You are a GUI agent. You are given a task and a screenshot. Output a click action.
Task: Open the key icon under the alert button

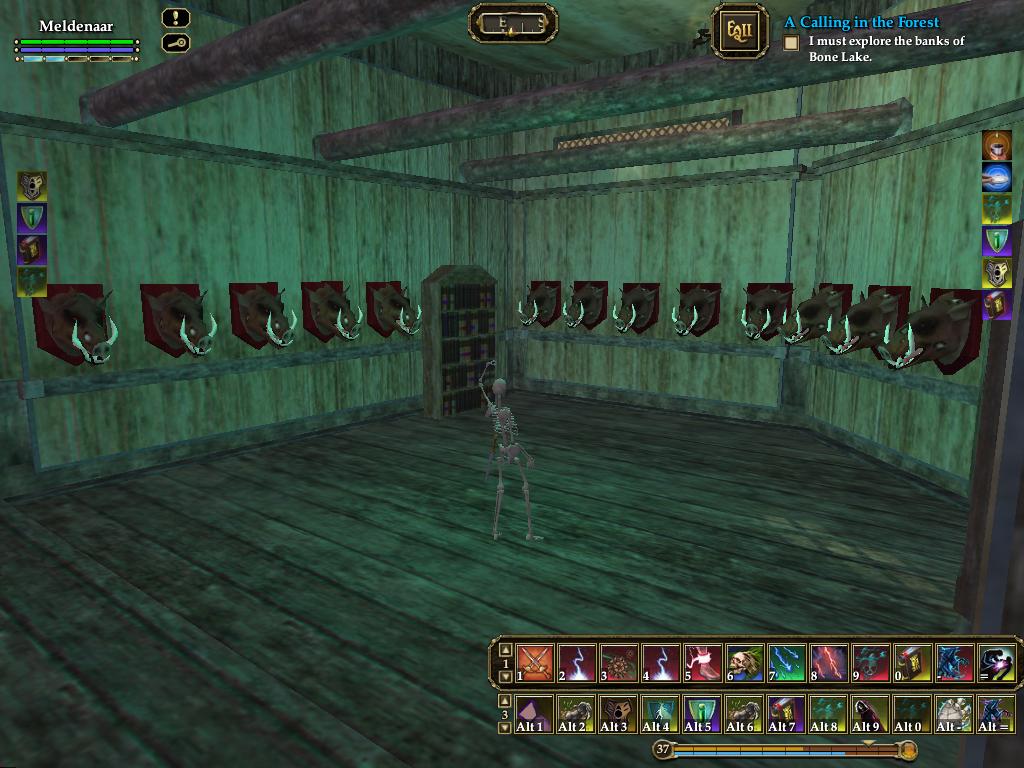point(176,43)
